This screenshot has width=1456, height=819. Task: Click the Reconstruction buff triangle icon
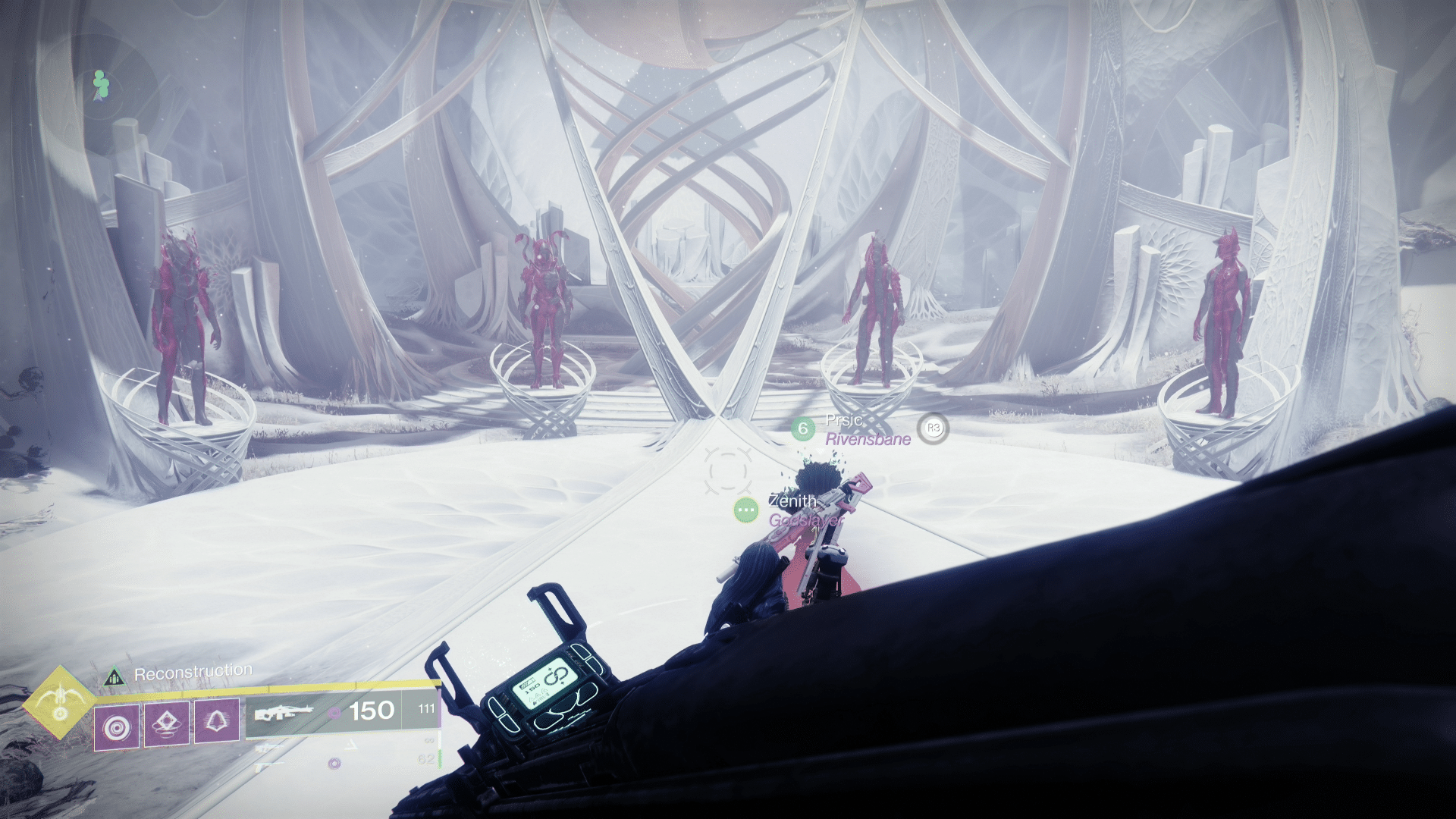[x=116, y=676]
